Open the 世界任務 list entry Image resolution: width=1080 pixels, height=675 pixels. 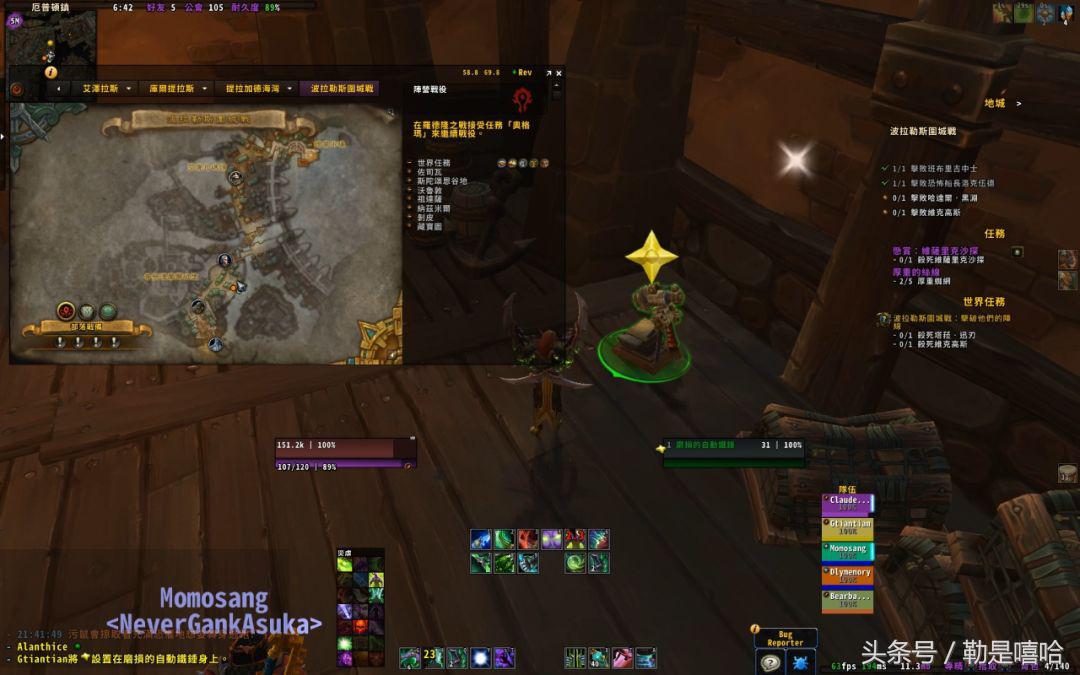[433, 162]
